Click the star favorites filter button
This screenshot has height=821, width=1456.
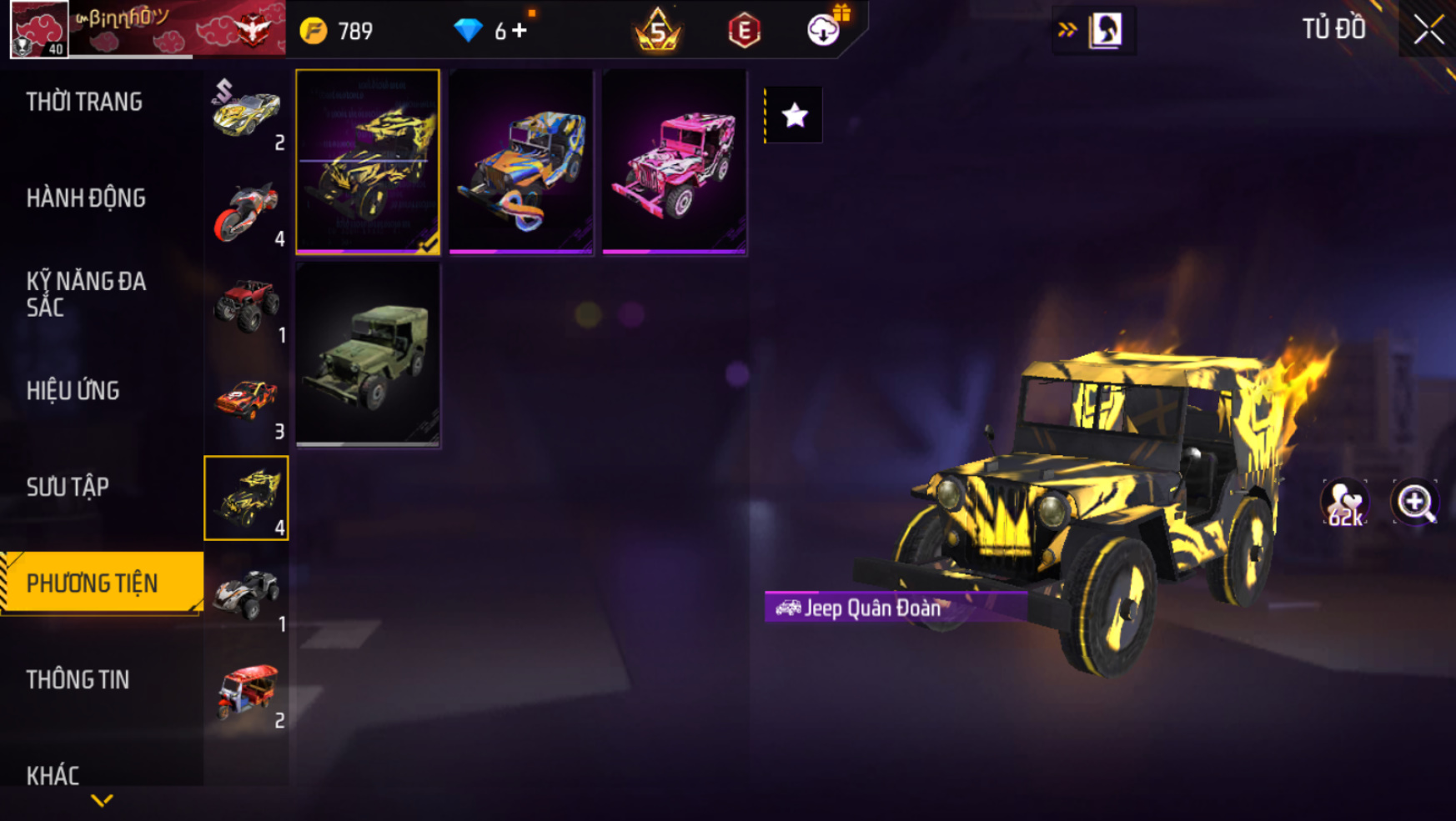tap(794, 115)
